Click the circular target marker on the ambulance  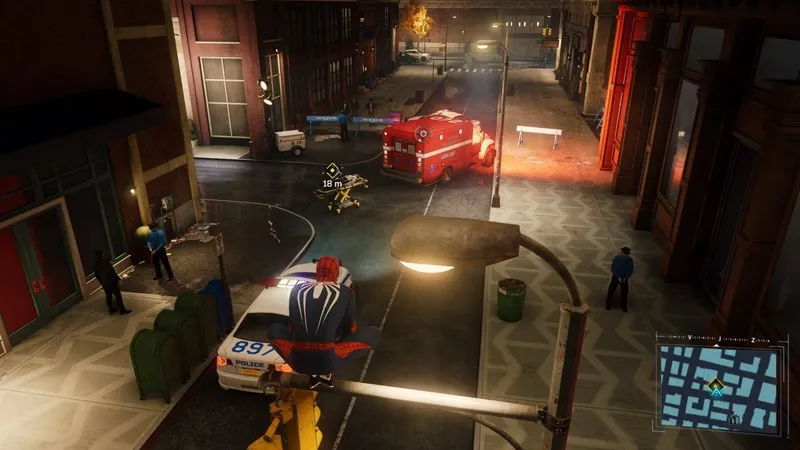pos(422,131)
